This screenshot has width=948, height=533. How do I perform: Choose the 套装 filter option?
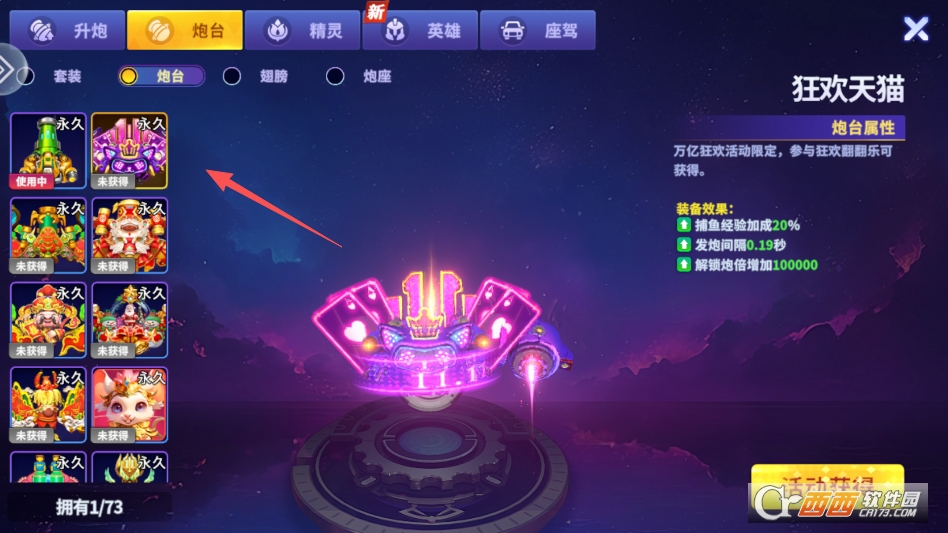[x=54, y=76]
